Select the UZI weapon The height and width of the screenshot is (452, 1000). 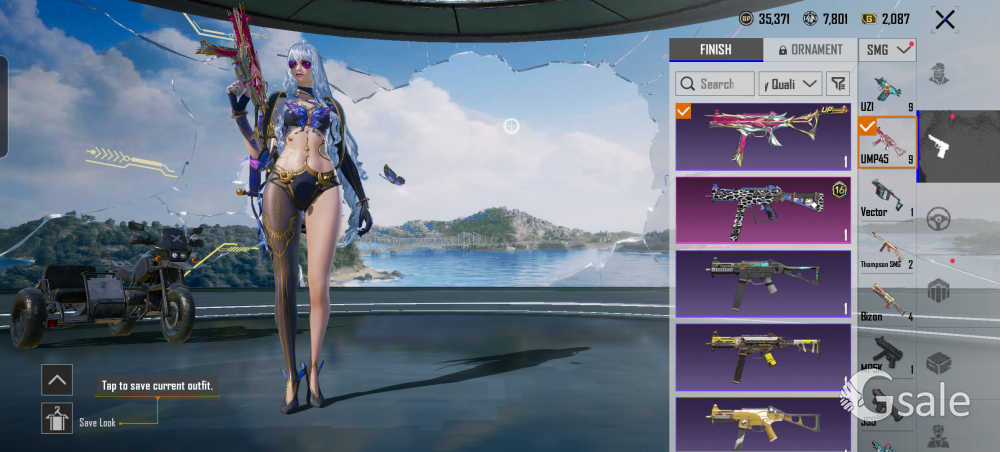(x=887, y=92)
